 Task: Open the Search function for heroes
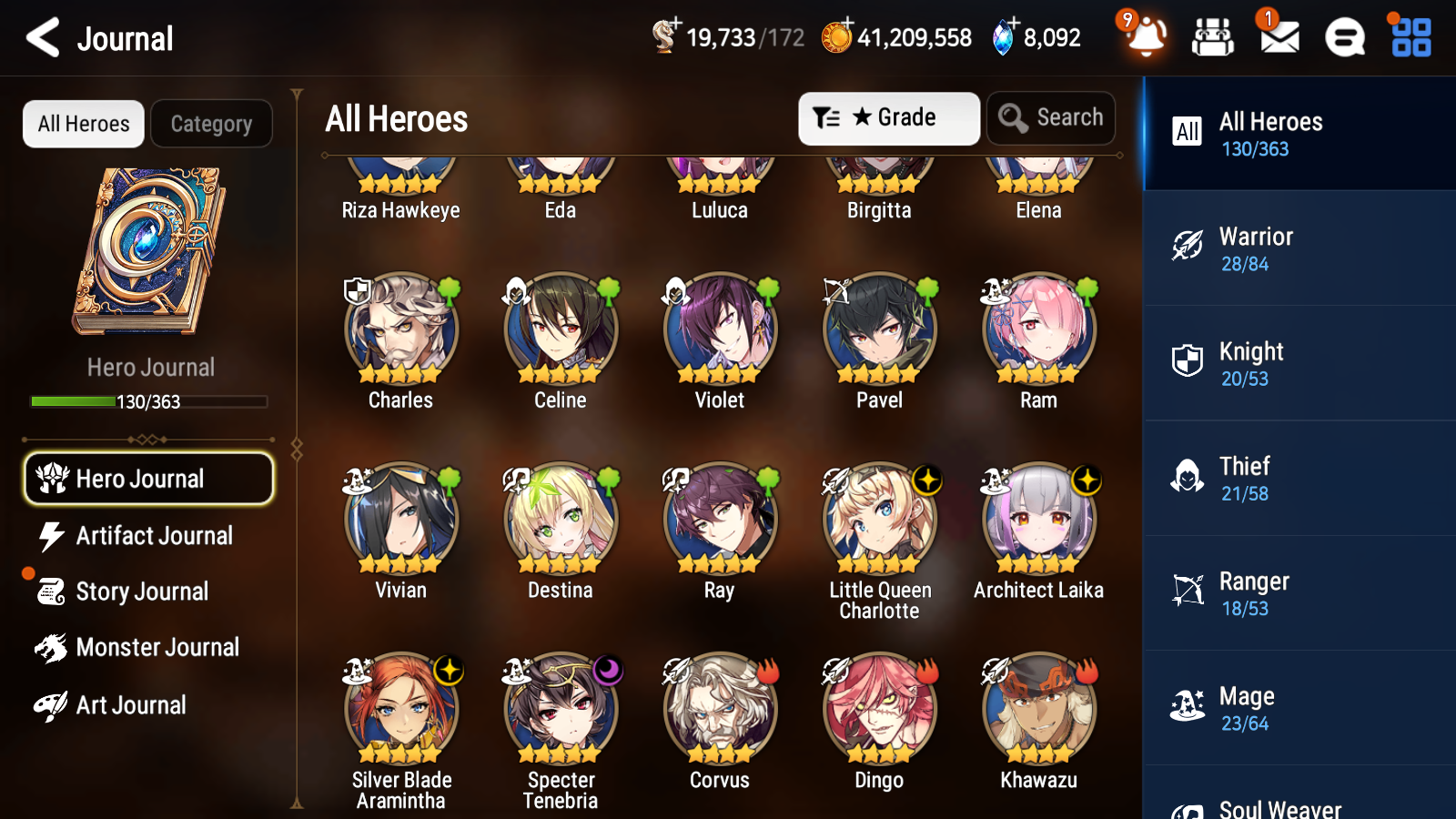pyautogui.click(x=1051, y=117)
